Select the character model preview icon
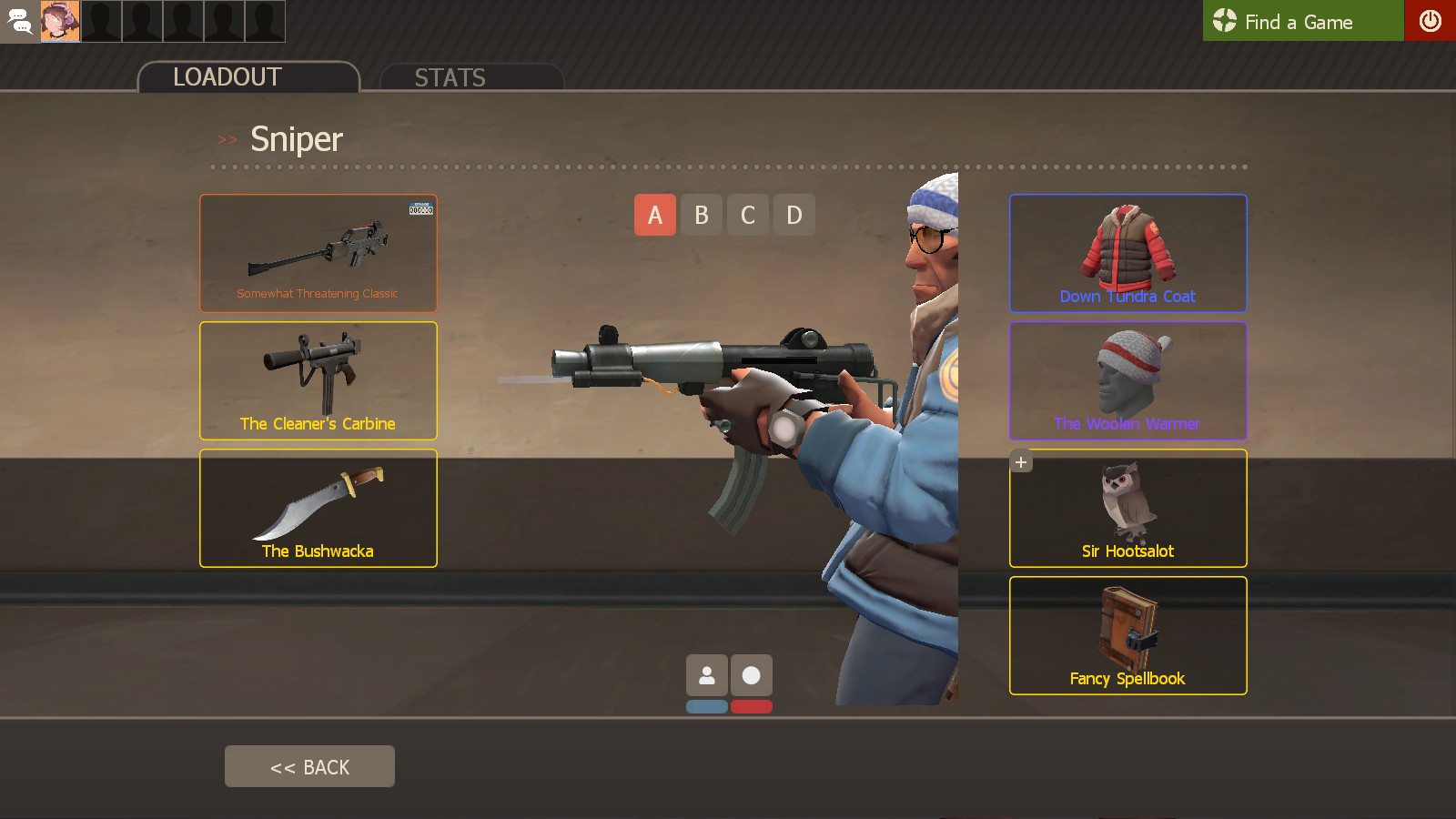Image resolution: width=1456 pixels, height=819 pixels. point(707,674)
